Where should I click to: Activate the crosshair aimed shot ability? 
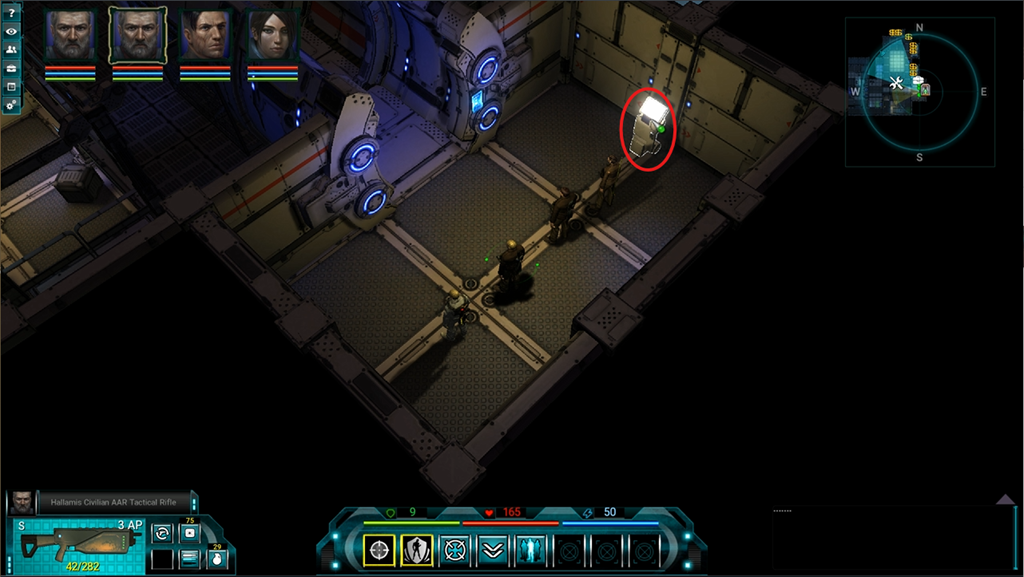click(379, 549)
